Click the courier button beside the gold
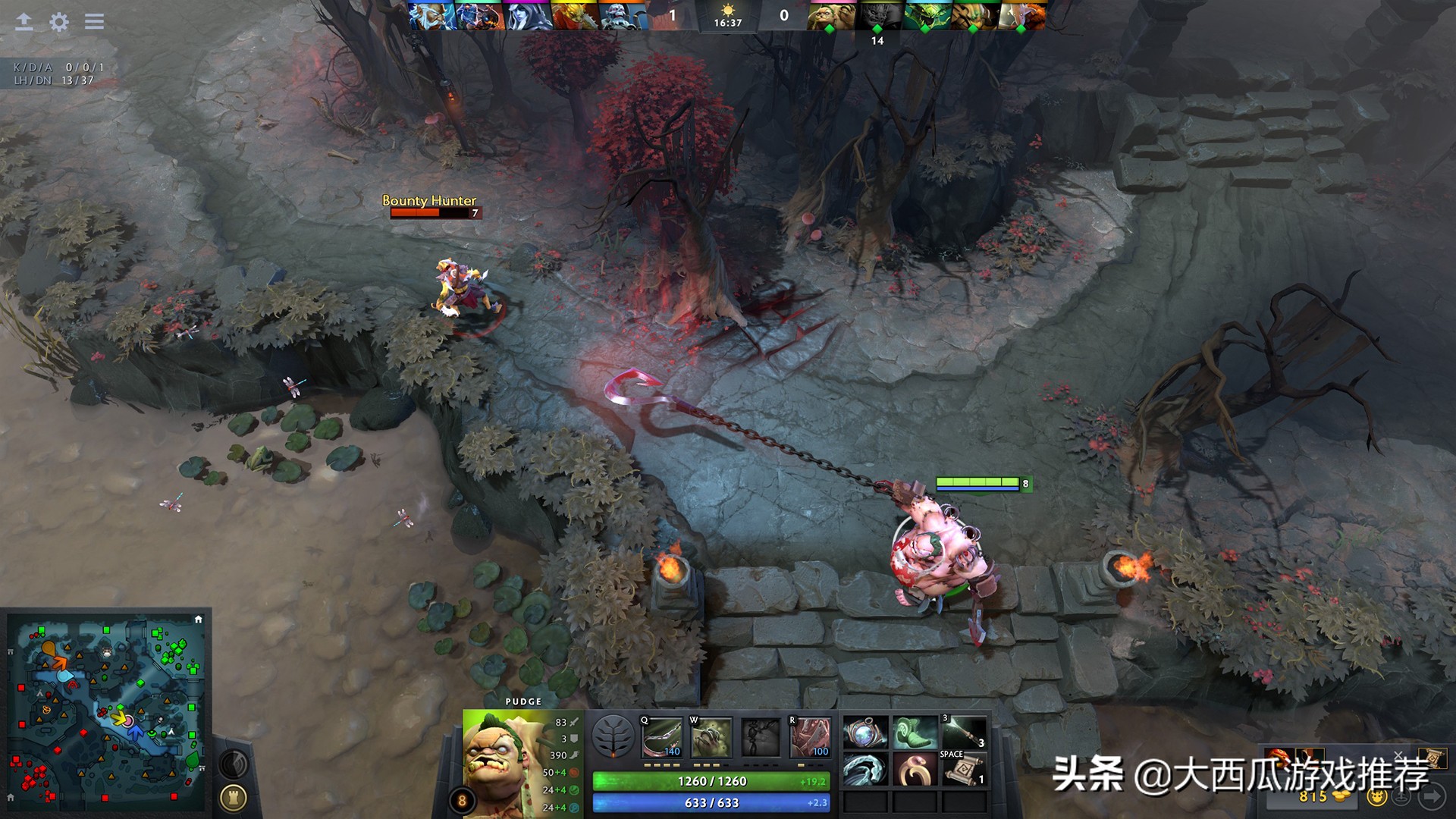The width and height of the screenshot is (1456, 819). point(1376,796)
